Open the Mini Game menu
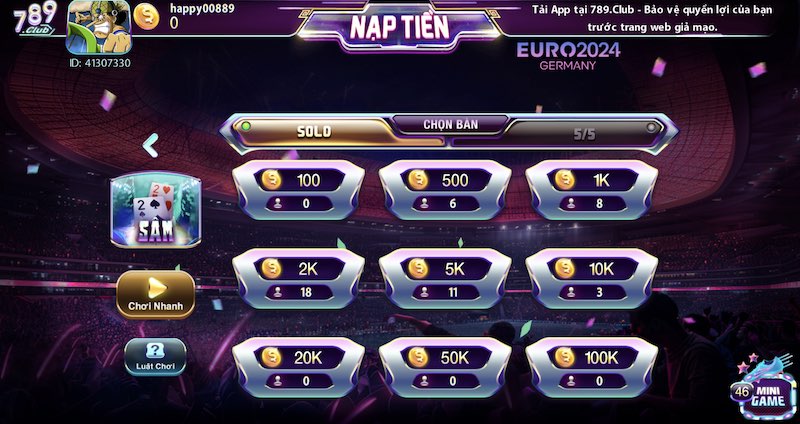Viewport: 800px width, 424px height. point(760,387)
